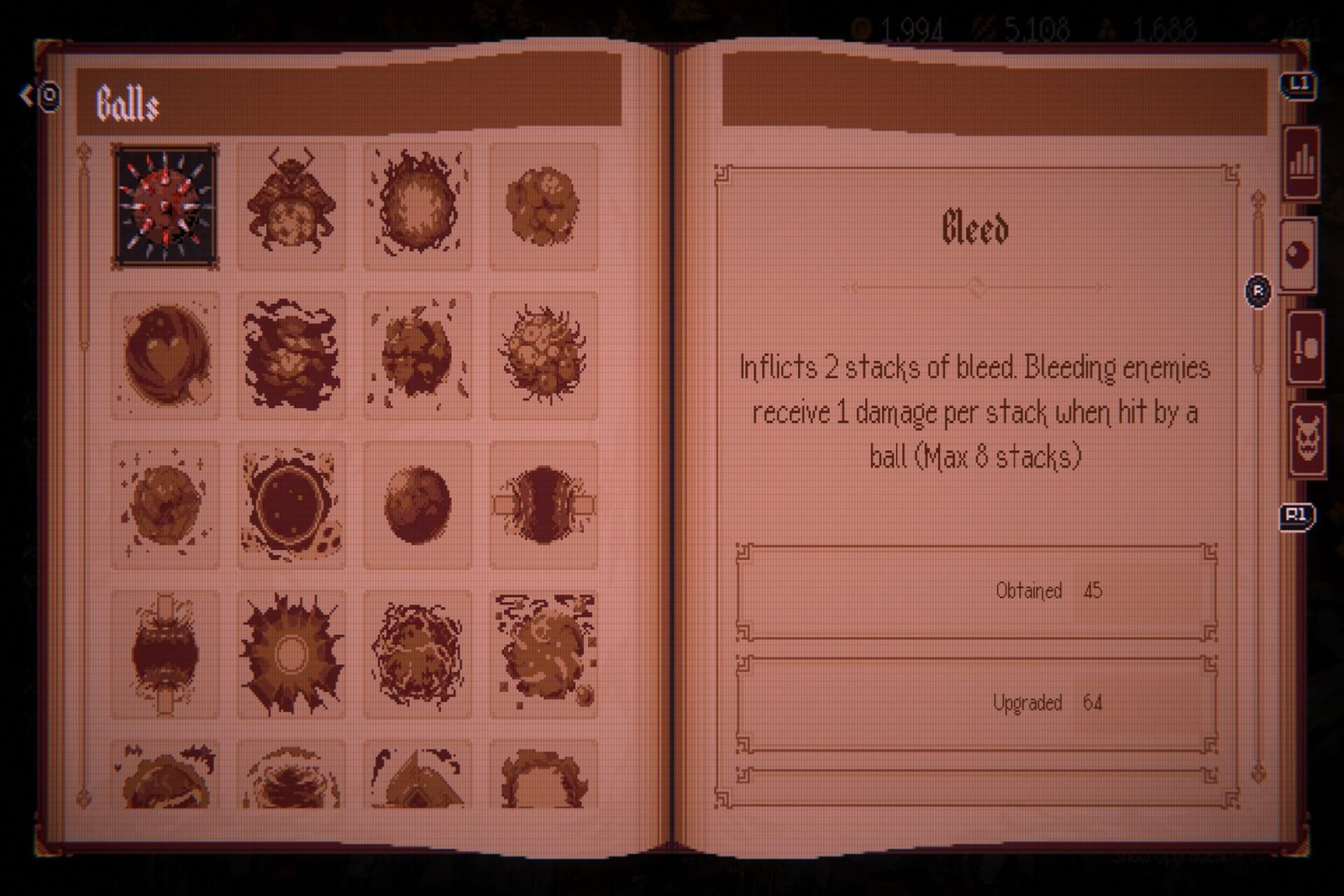Choose the bubbly tentacled ball tile
The image size is (1344, 896).
pos(543,355)
